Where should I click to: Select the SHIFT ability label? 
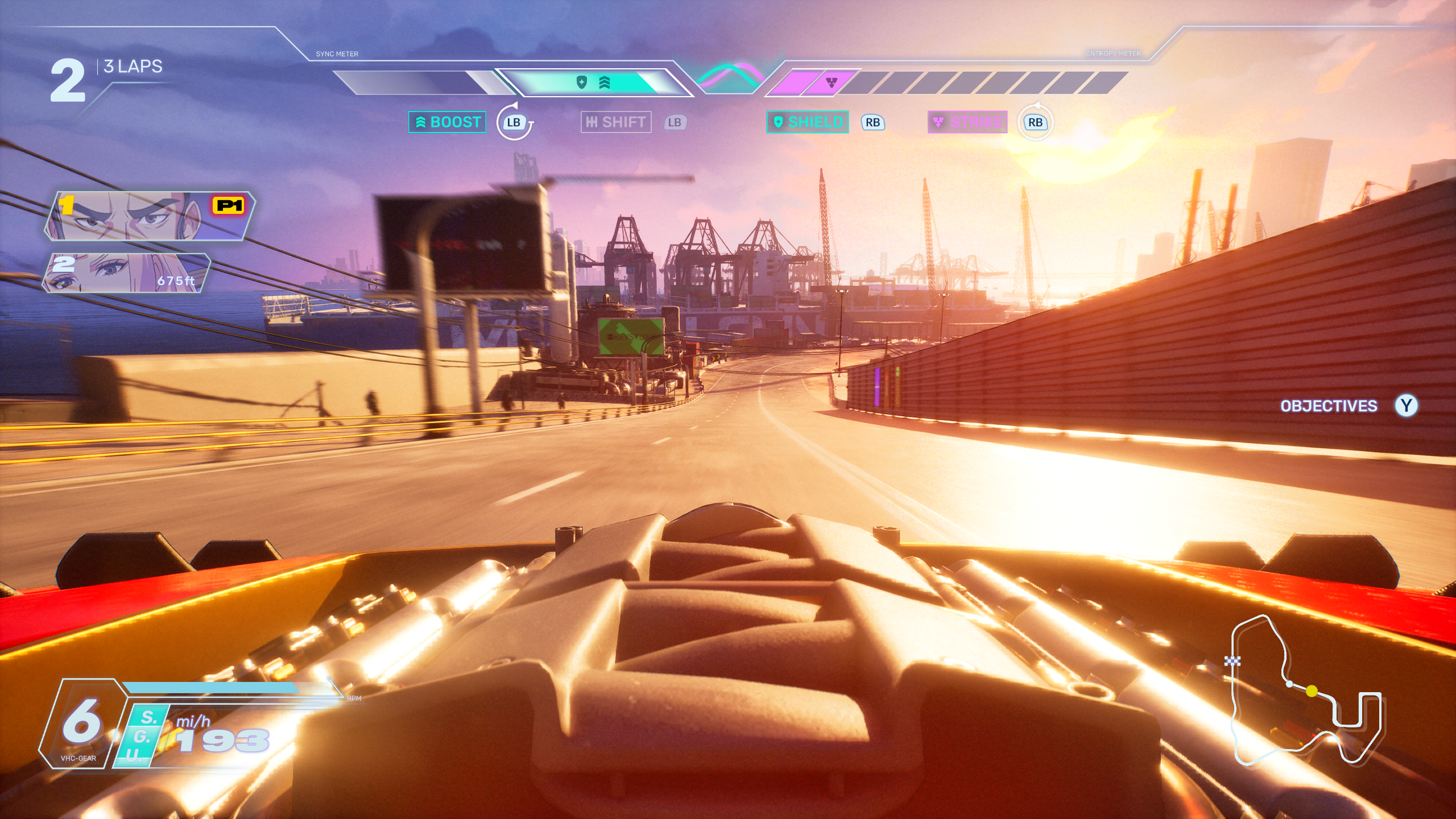pyautogui.click(x=616, y=122)
